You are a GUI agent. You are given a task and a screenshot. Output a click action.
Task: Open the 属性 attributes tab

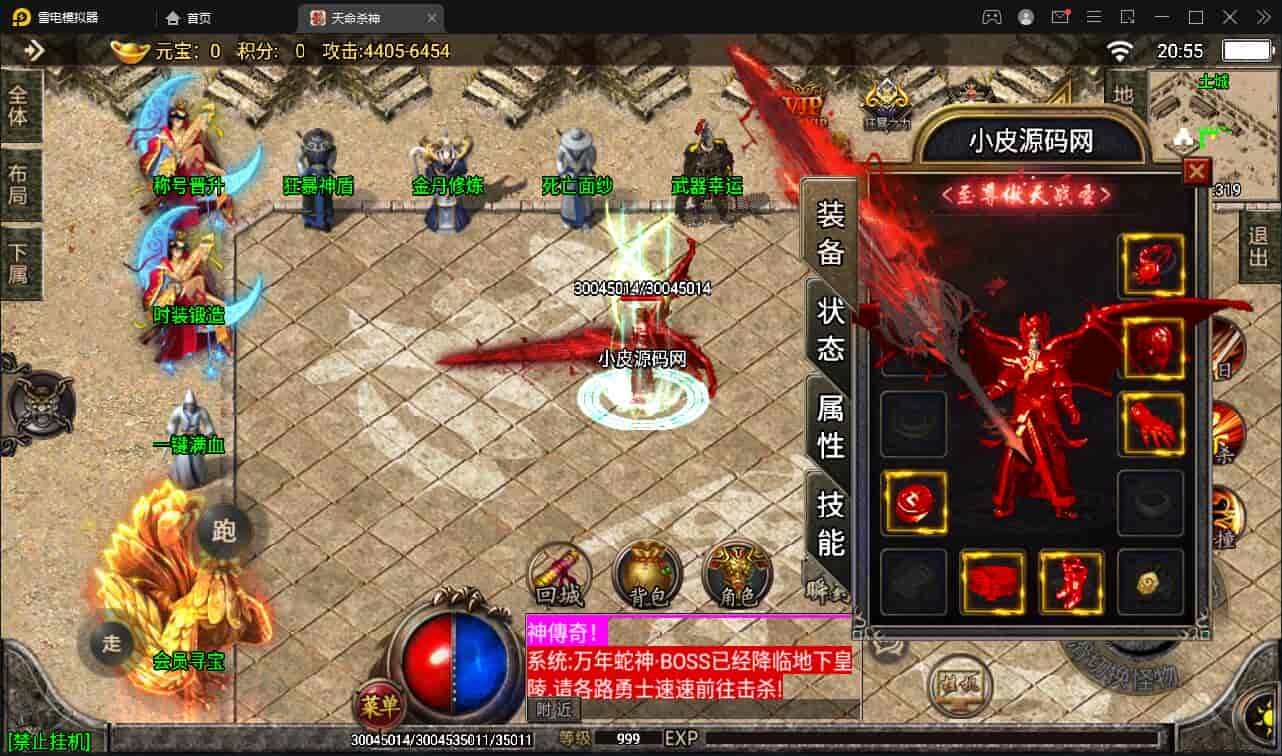pos(831,425)
